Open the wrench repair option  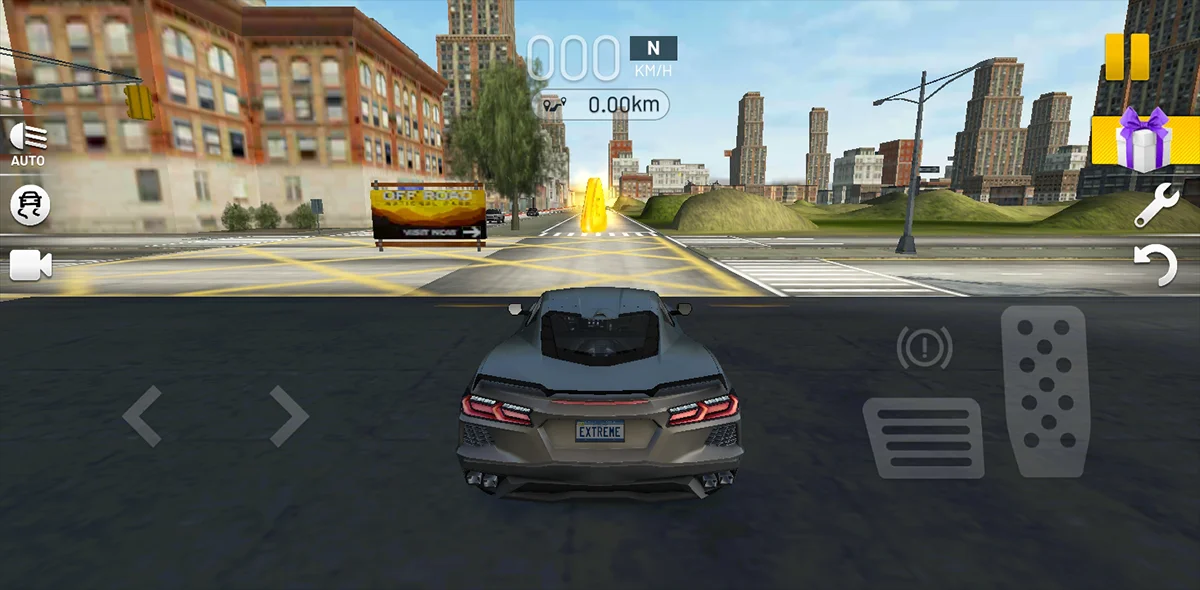(x=1155, y=205)
